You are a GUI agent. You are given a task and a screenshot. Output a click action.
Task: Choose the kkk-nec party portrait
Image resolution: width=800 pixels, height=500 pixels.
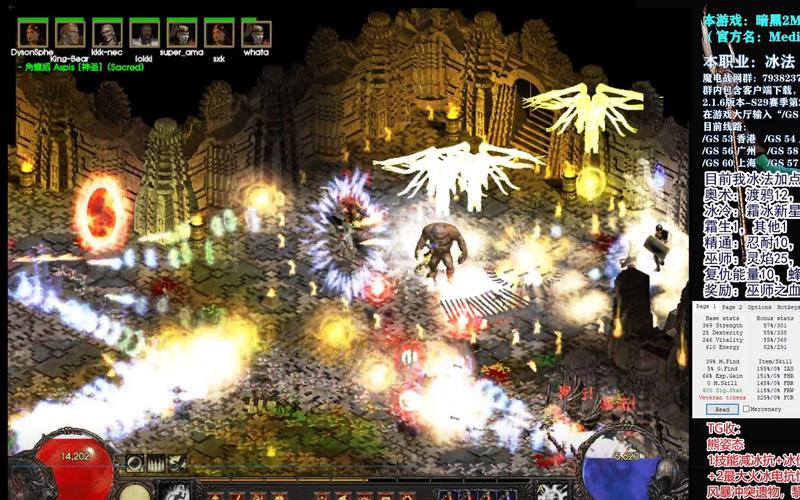(x=107, y=33)
